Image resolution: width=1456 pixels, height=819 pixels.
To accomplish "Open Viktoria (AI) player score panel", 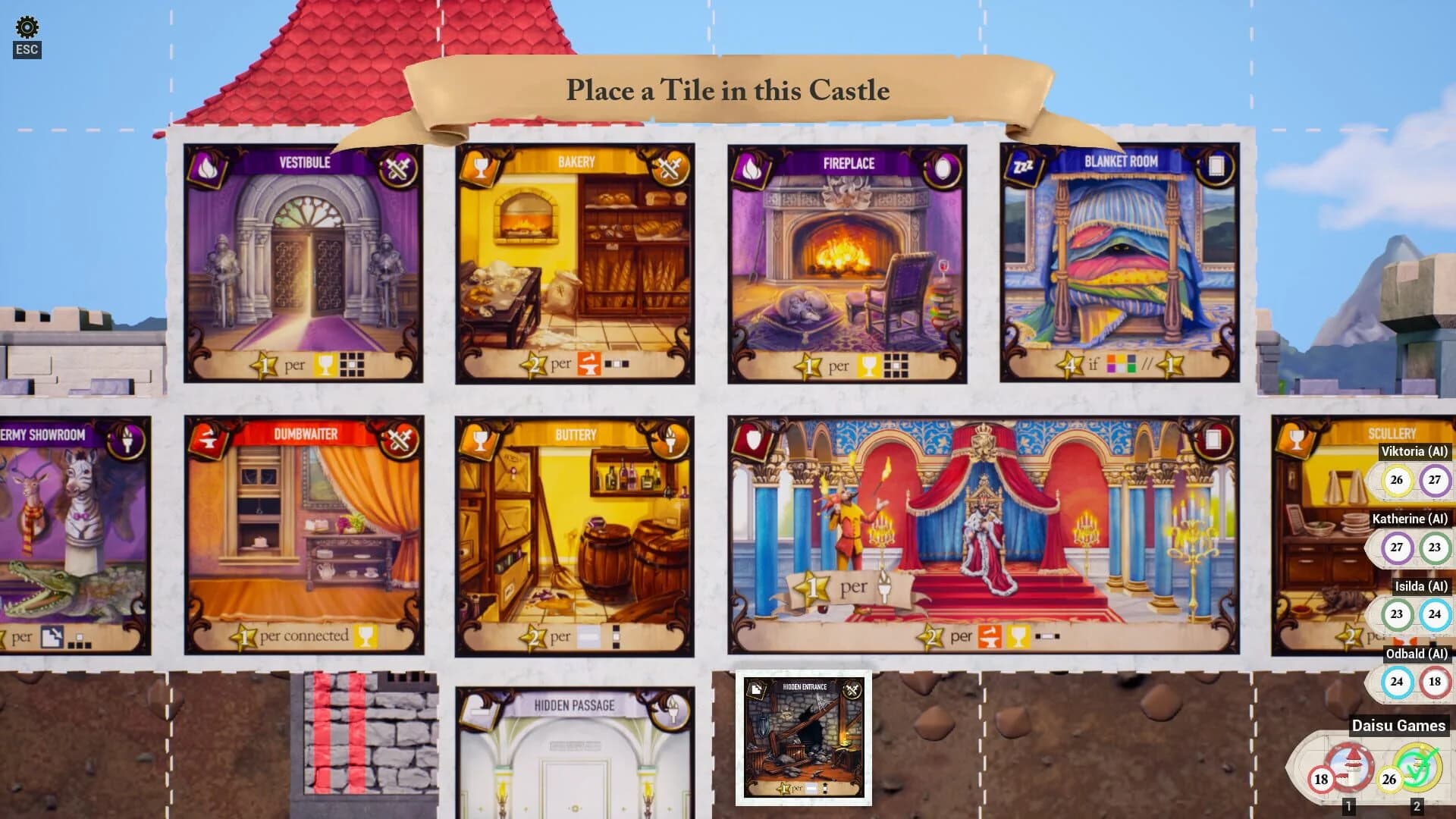I will [1414, 453].
